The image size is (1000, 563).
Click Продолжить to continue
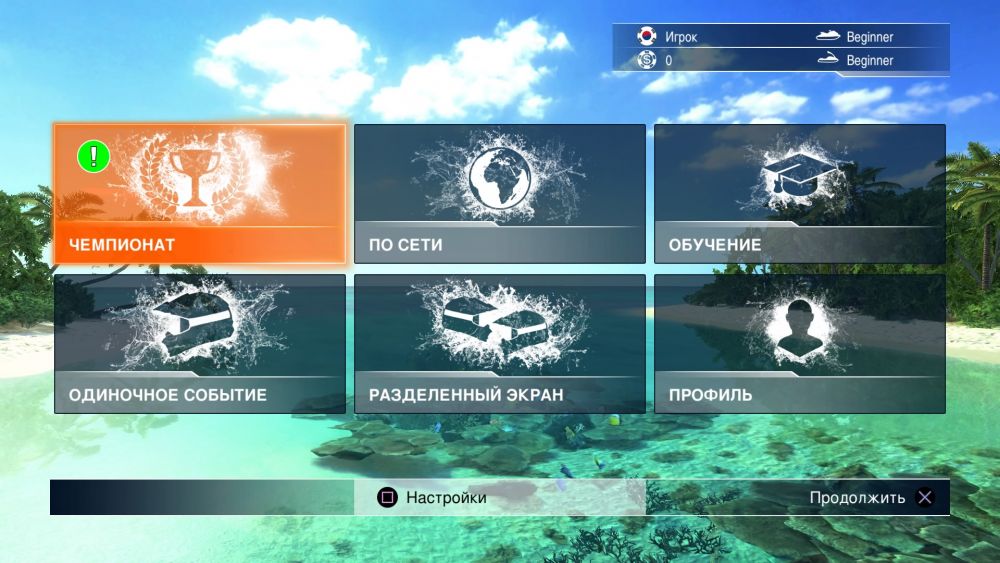click(x=871, y=497)
